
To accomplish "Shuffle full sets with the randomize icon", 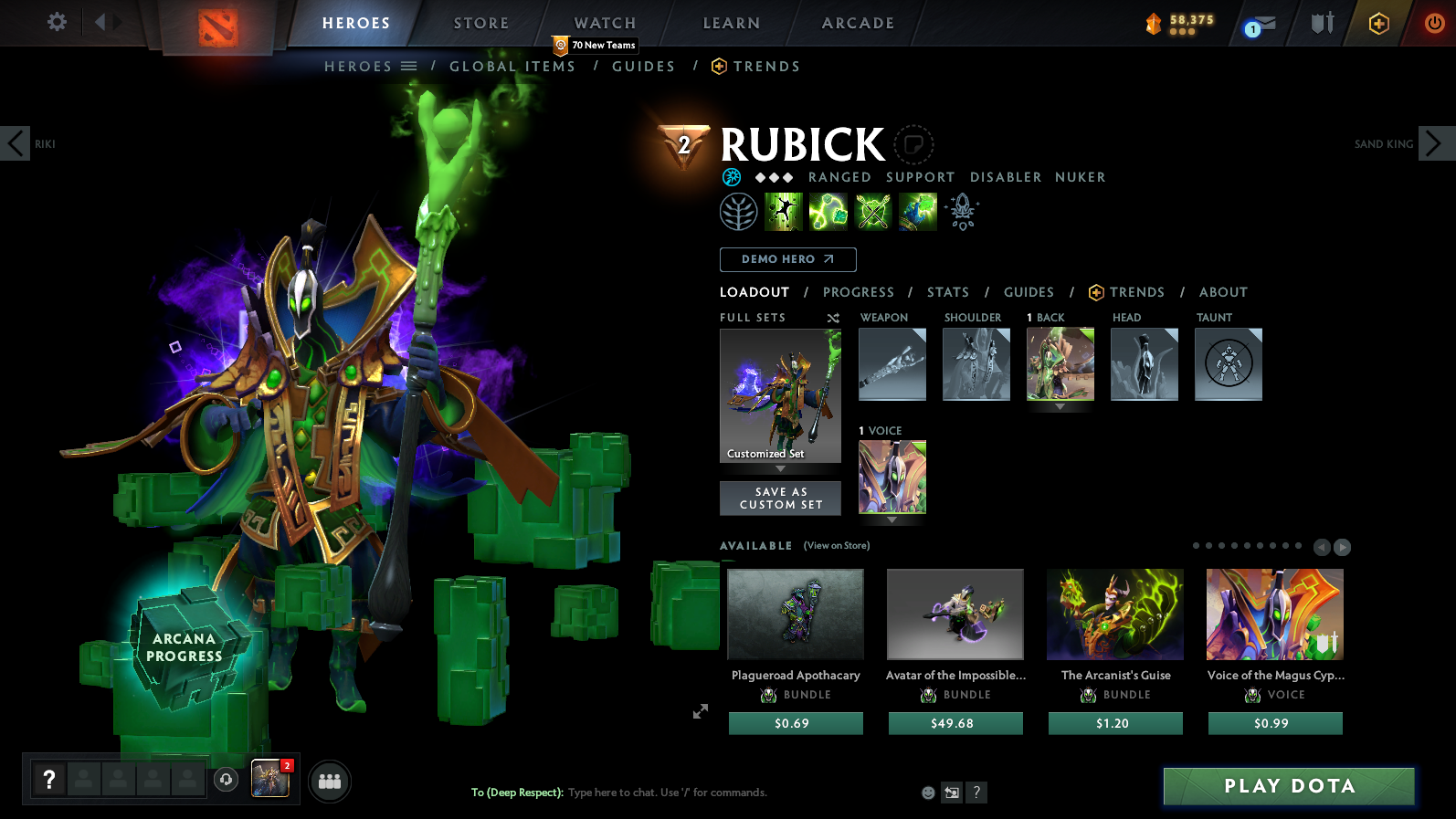I will [832, 318].
